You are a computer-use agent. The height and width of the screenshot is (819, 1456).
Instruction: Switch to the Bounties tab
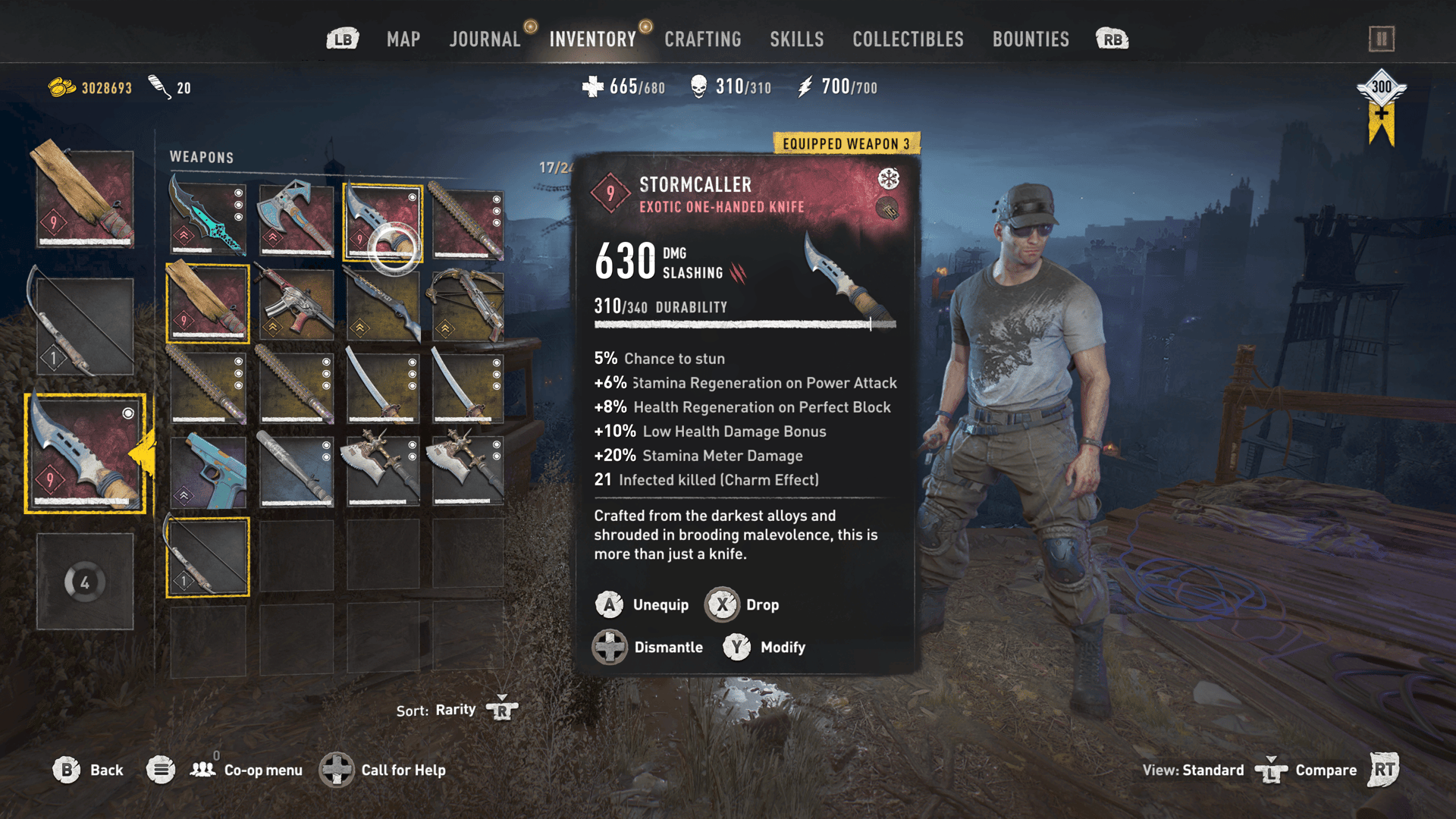(1031, 39)
